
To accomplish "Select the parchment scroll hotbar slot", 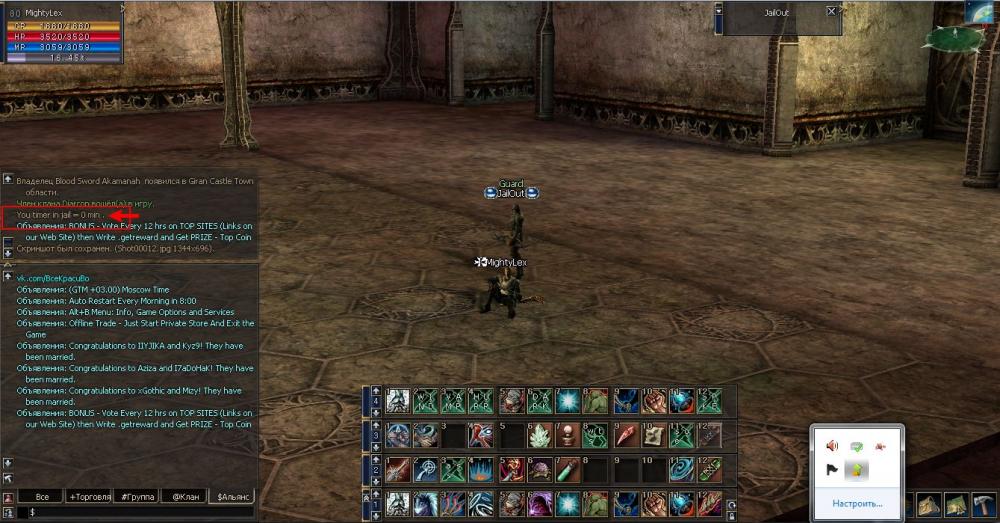I will tap(653, 436).
